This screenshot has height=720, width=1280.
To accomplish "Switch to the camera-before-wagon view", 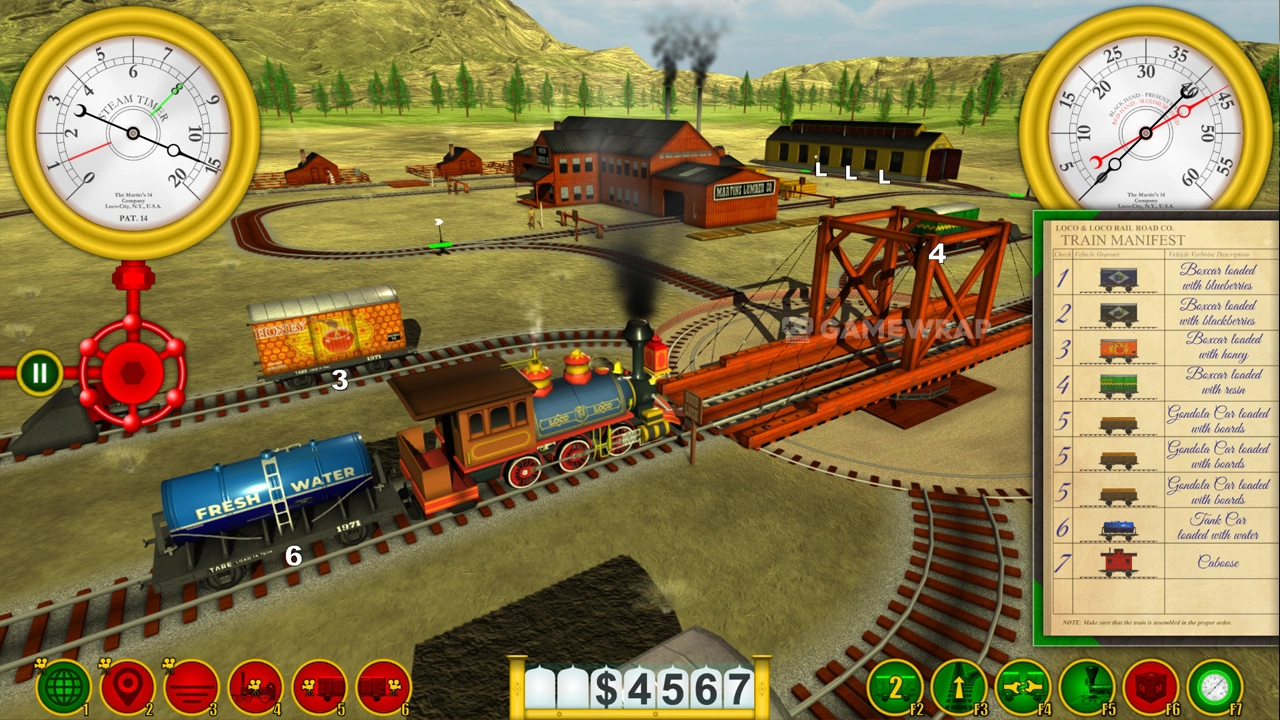I will click(x=319, y=686).
